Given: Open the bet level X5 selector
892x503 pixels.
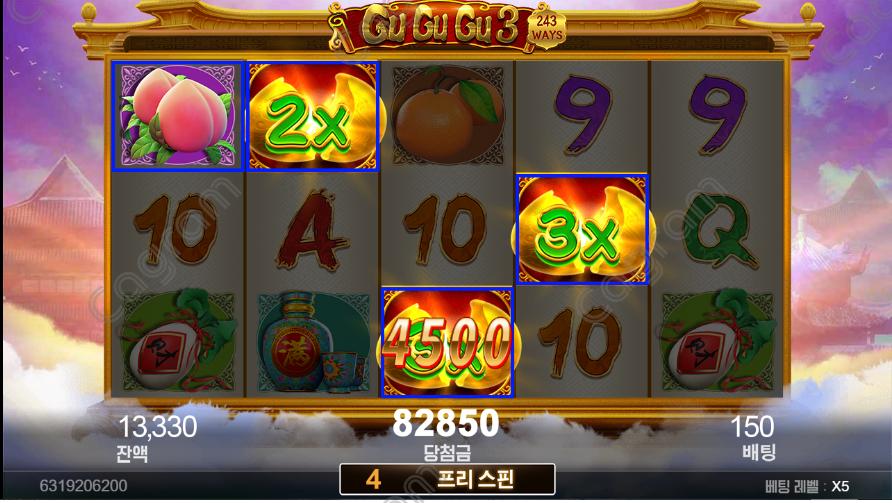Looking at the screenshot, I should pos(810,486).
